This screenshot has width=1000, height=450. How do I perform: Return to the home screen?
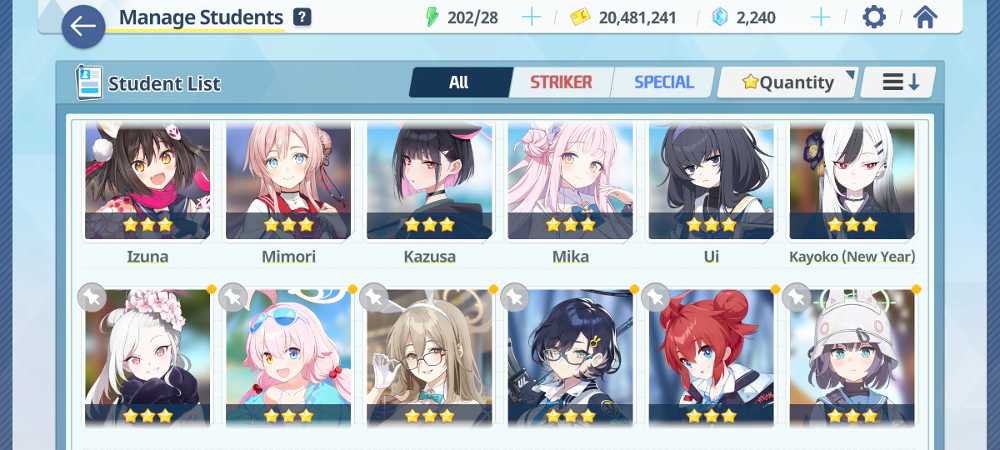tap(926, 17)
